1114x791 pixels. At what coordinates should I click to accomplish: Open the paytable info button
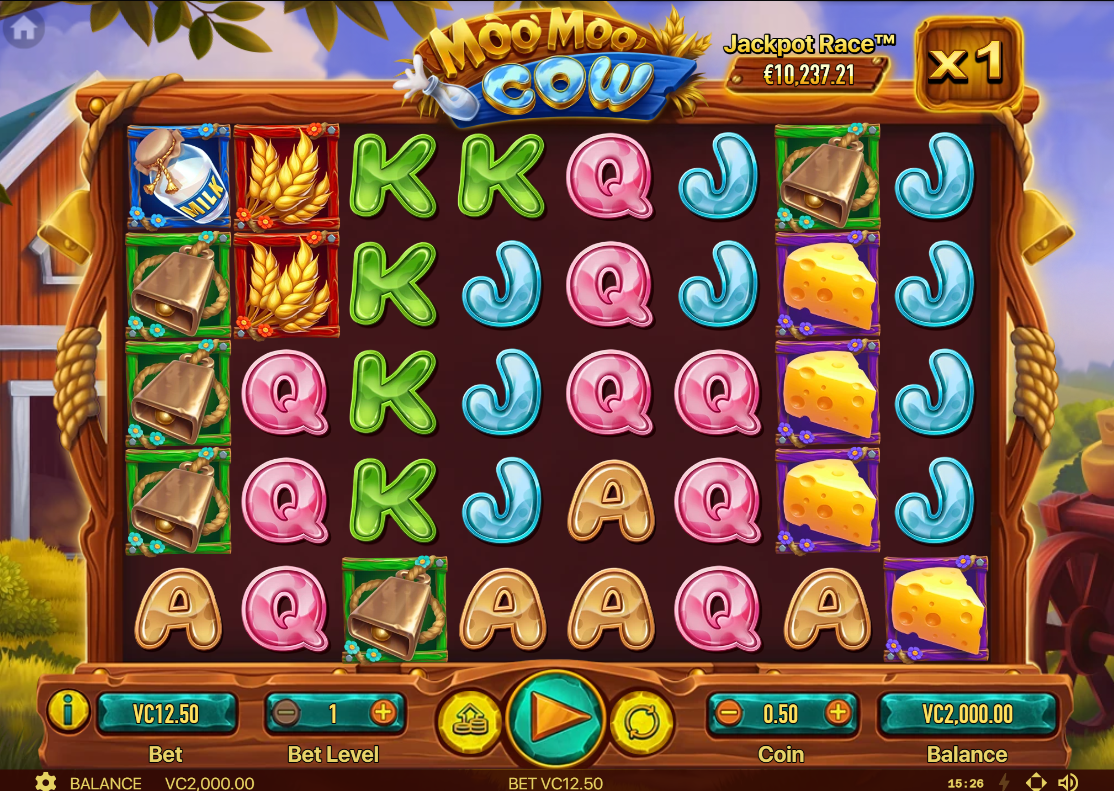pos(68,713)
